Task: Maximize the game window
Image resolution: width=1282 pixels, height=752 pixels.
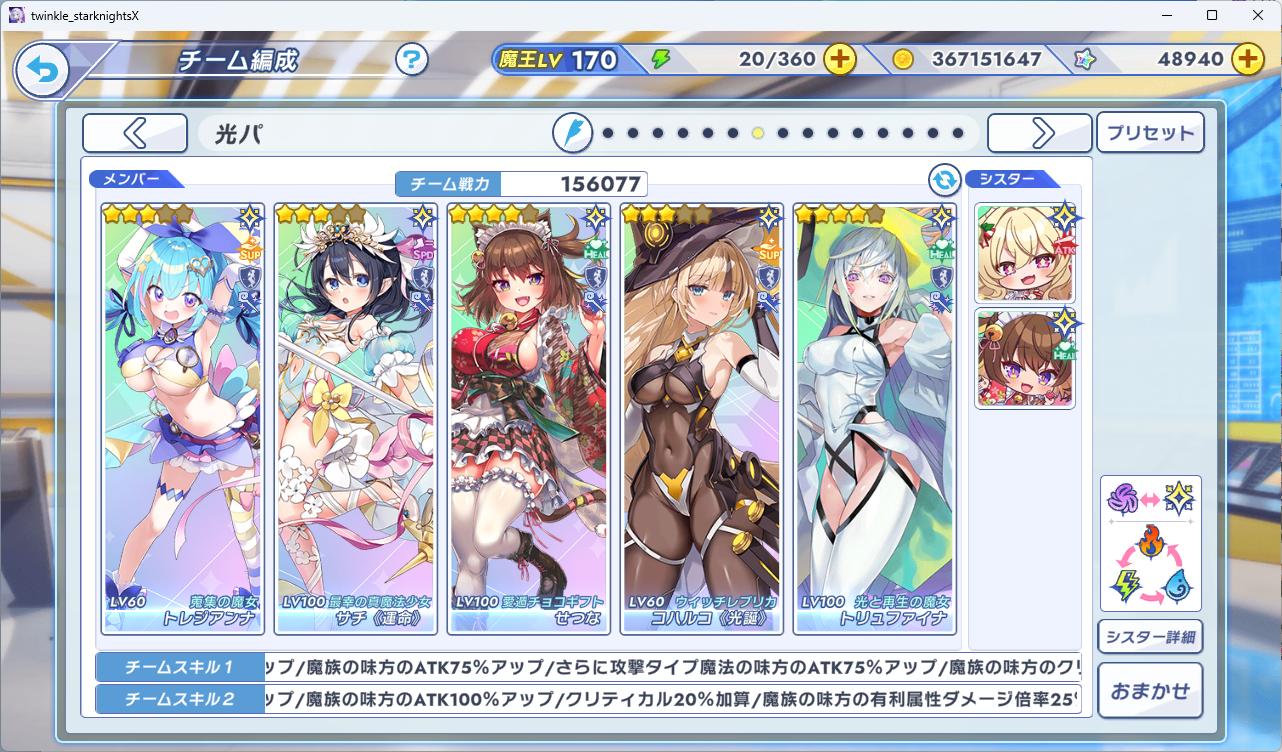Action: tap(1212, 15)
